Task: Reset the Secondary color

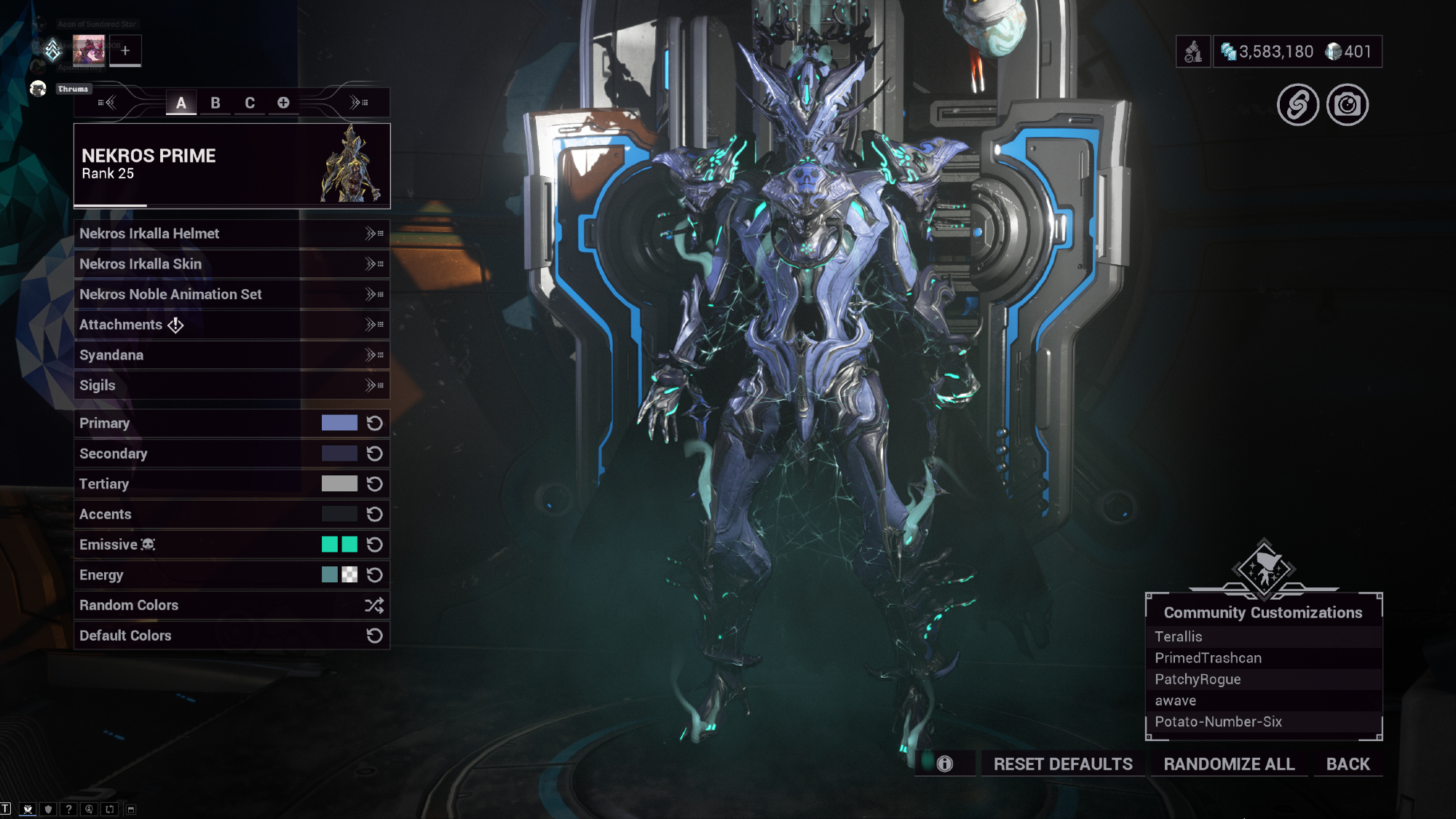Action: pyautogui.click(x=375, y=454)
